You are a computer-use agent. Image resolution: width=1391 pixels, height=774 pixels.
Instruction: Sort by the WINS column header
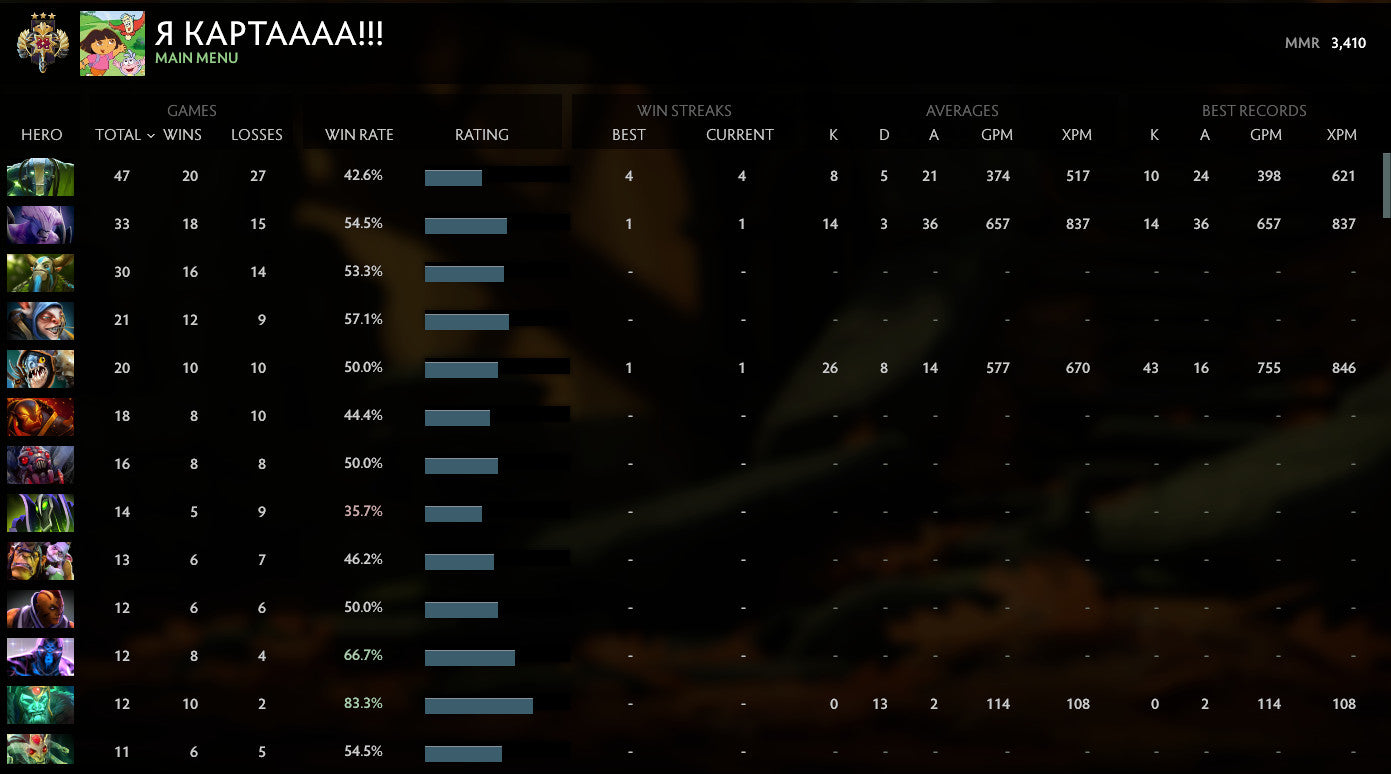(x=183, y=134)
